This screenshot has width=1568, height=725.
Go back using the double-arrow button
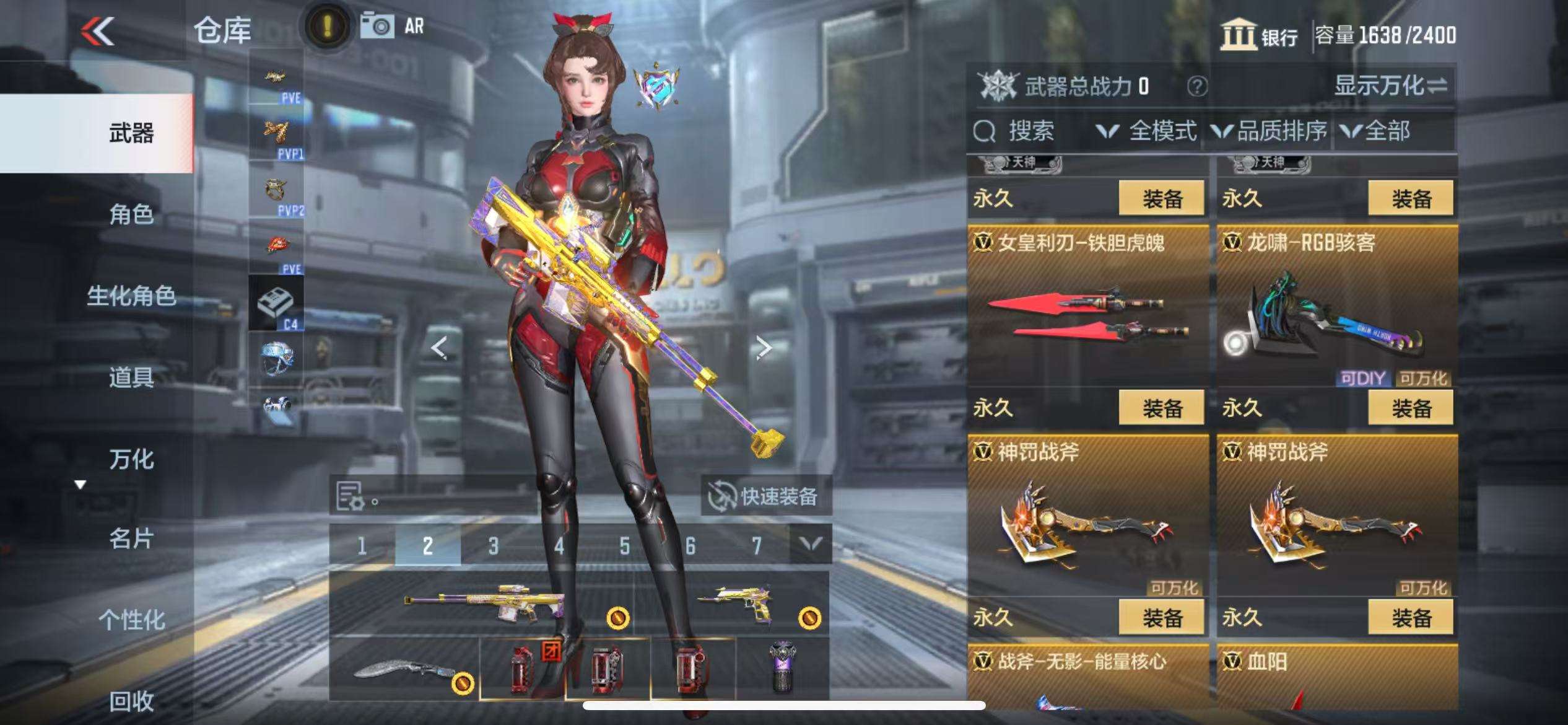click(x=98, y=31)
